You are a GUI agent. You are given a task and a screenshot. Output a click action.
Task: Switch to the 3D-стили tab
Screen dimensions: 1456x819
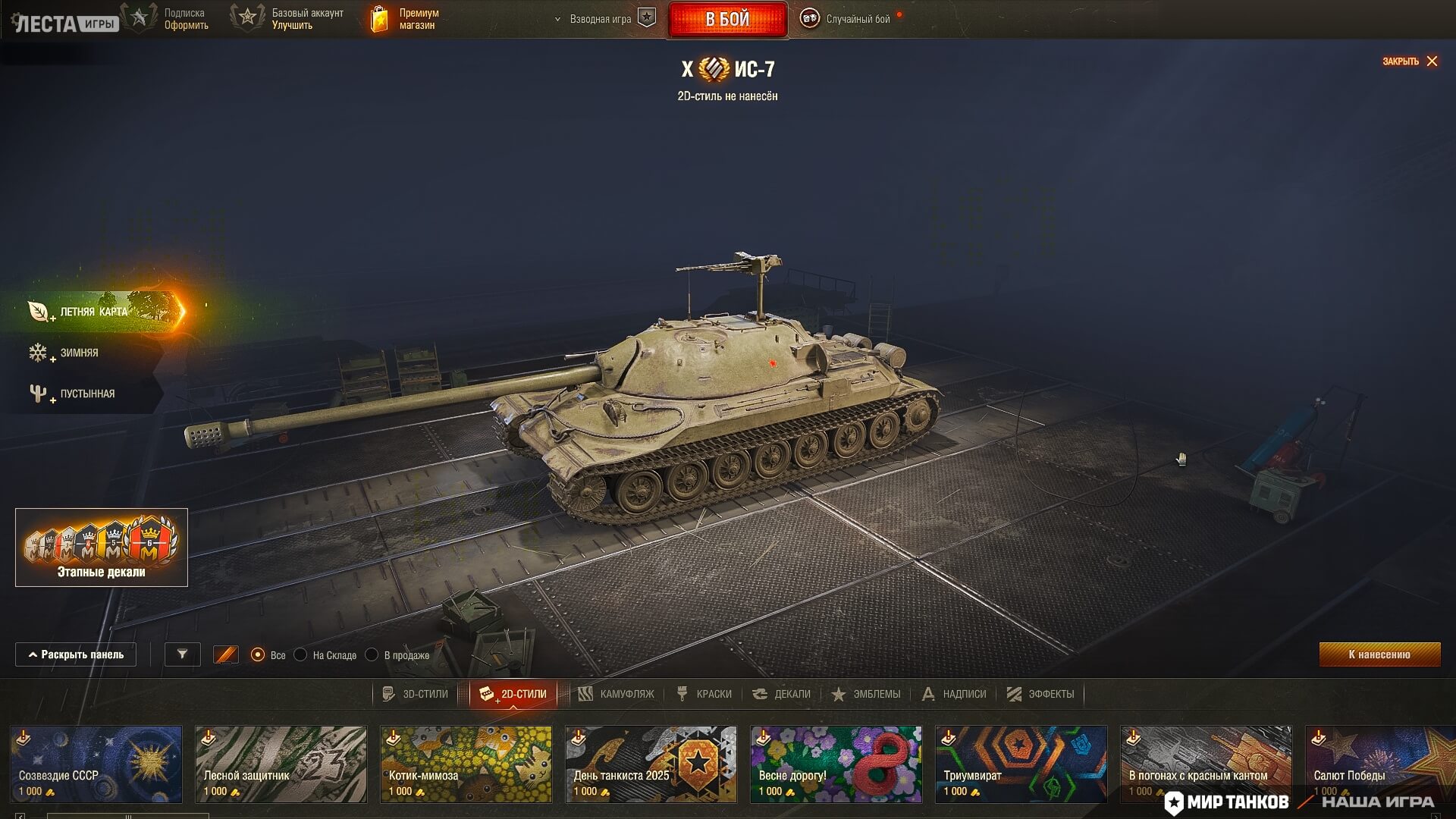416,694
